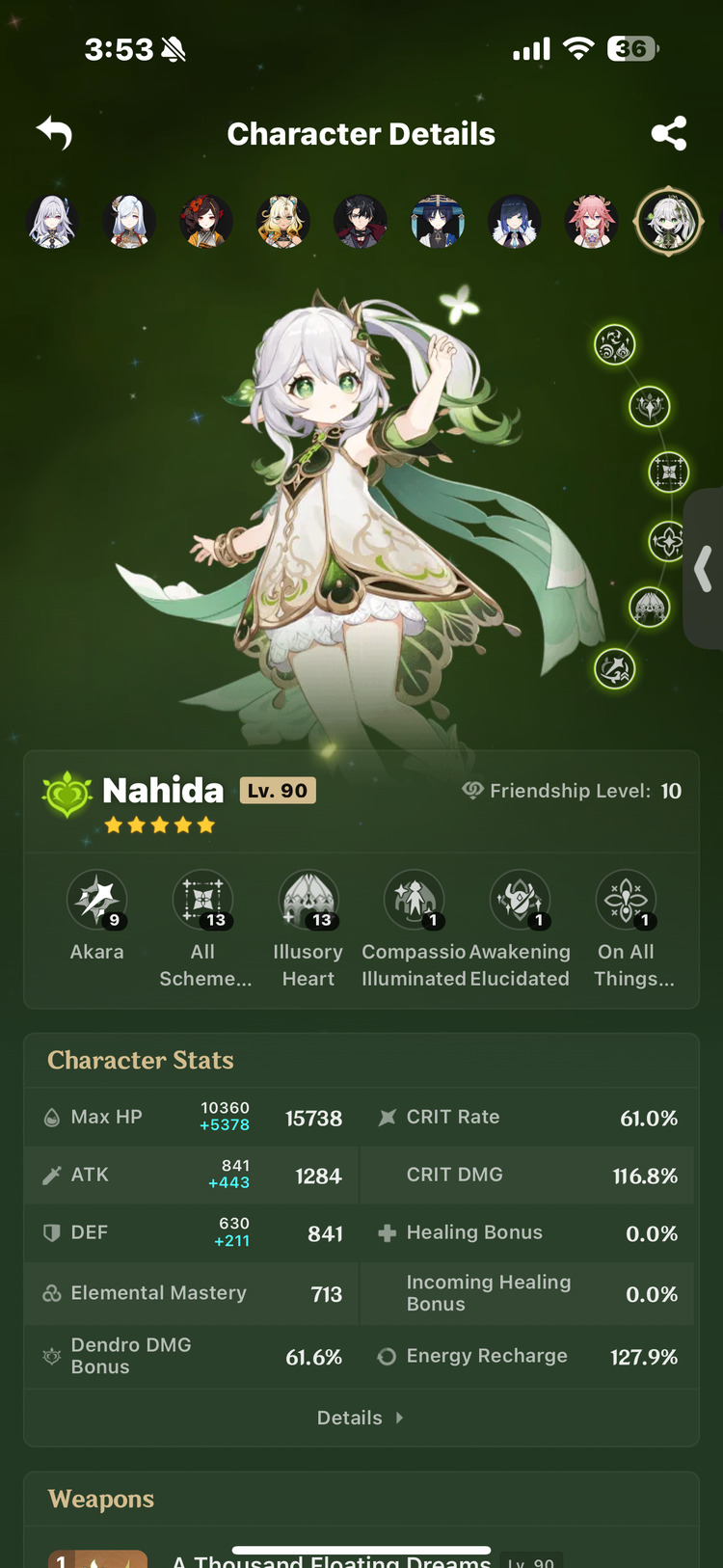This screenshot has width=723, height=1568.
Task: View the bottom constellation node
Action: tap(614, 668)
